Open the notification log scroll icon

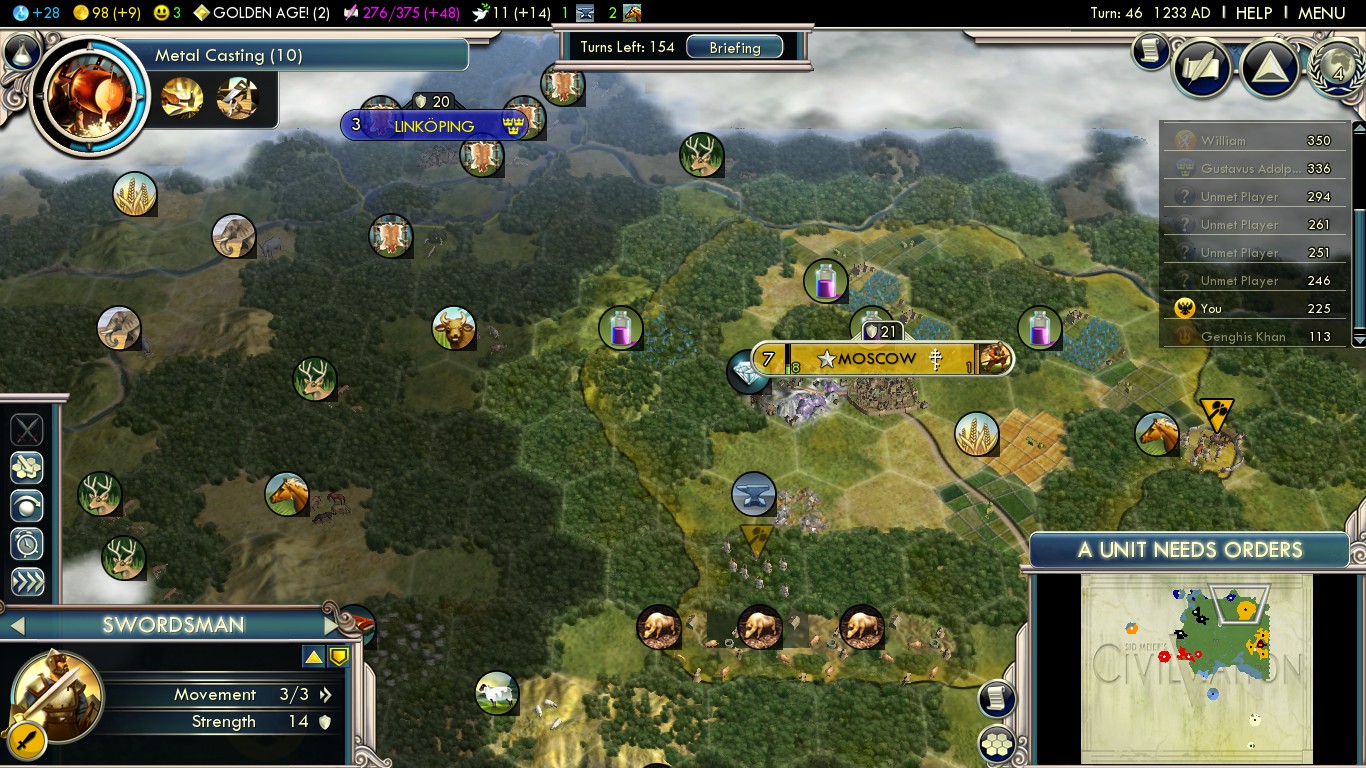[1152, 51]
